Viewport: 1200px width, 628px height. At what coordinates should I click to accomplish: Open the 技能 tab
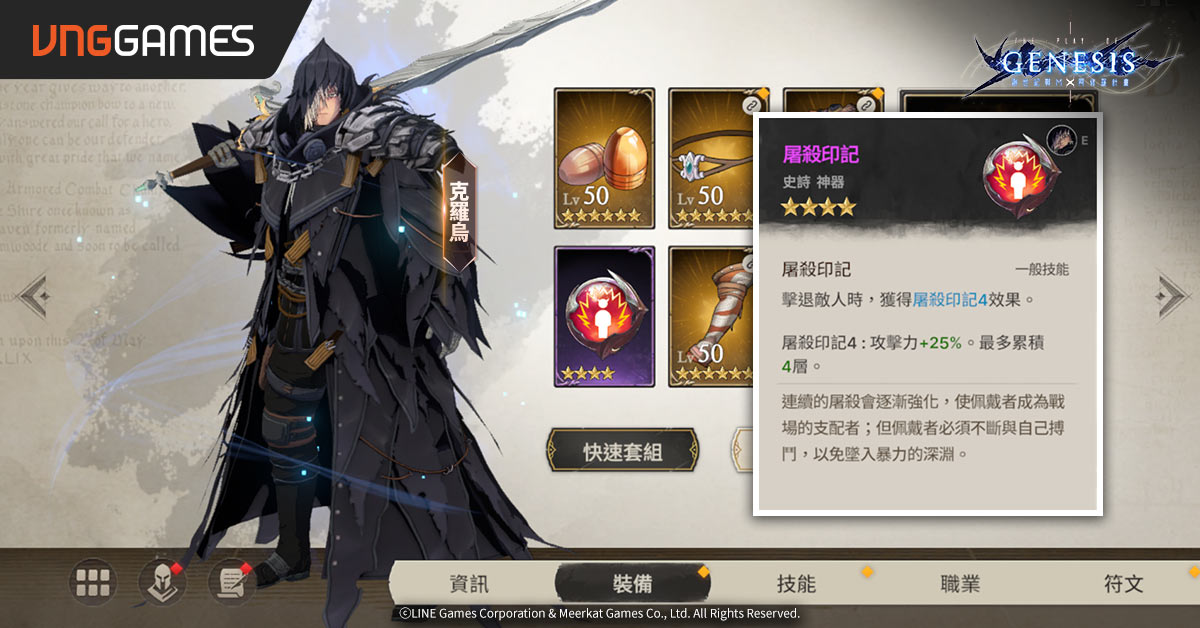point(796,585)
